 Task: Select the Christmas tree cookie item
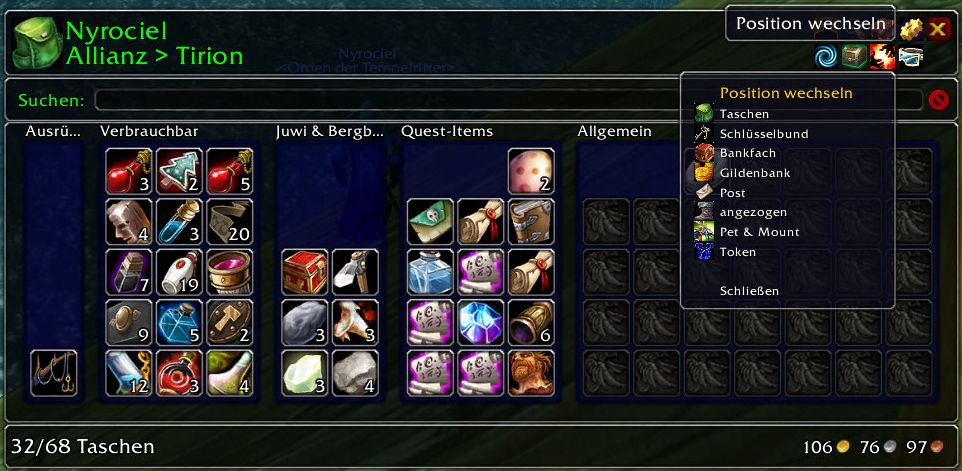(179, 172)
